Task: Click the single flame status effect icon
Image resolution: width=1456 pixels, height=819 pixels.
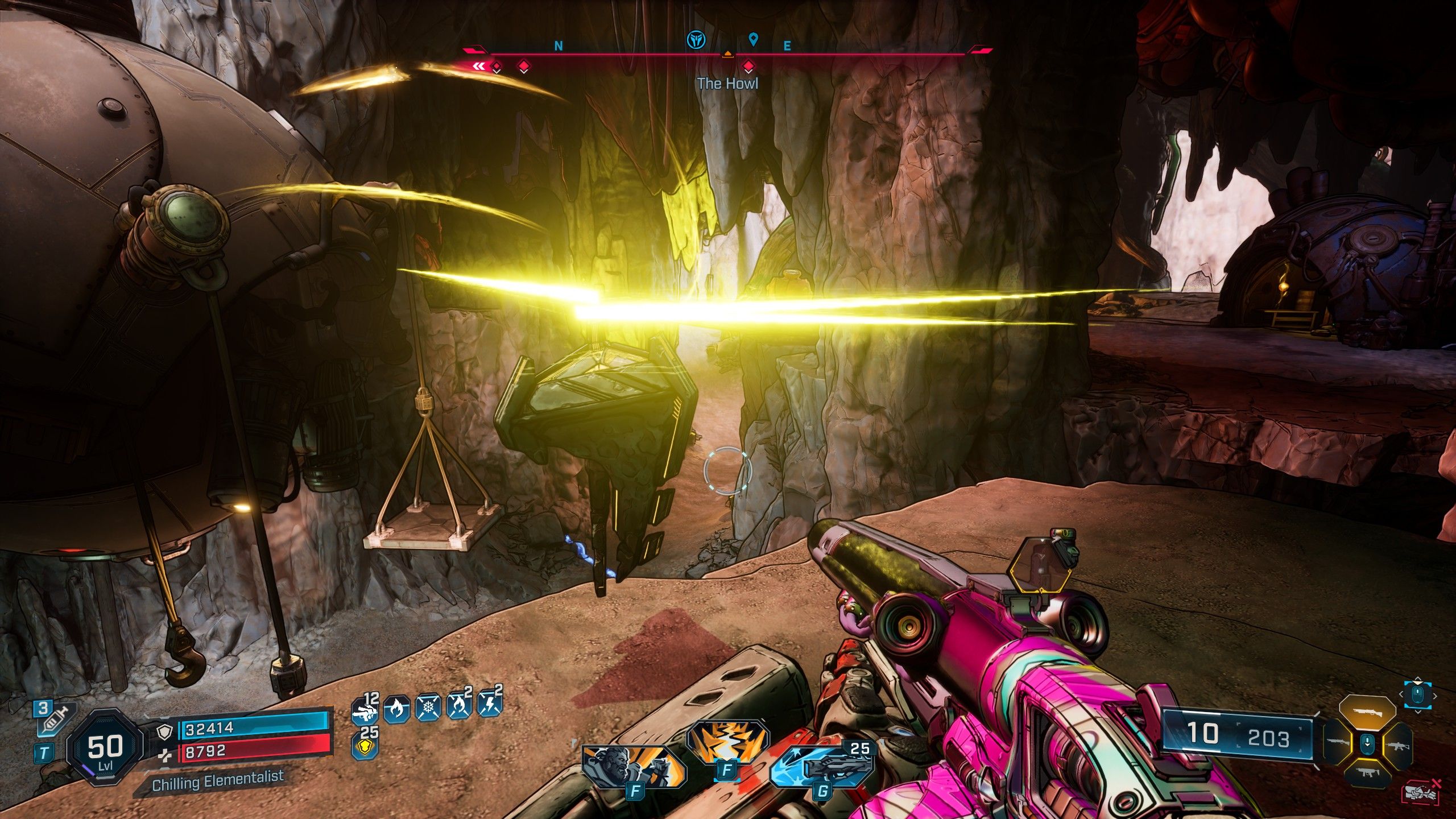Action: click(x=396, y=710)
